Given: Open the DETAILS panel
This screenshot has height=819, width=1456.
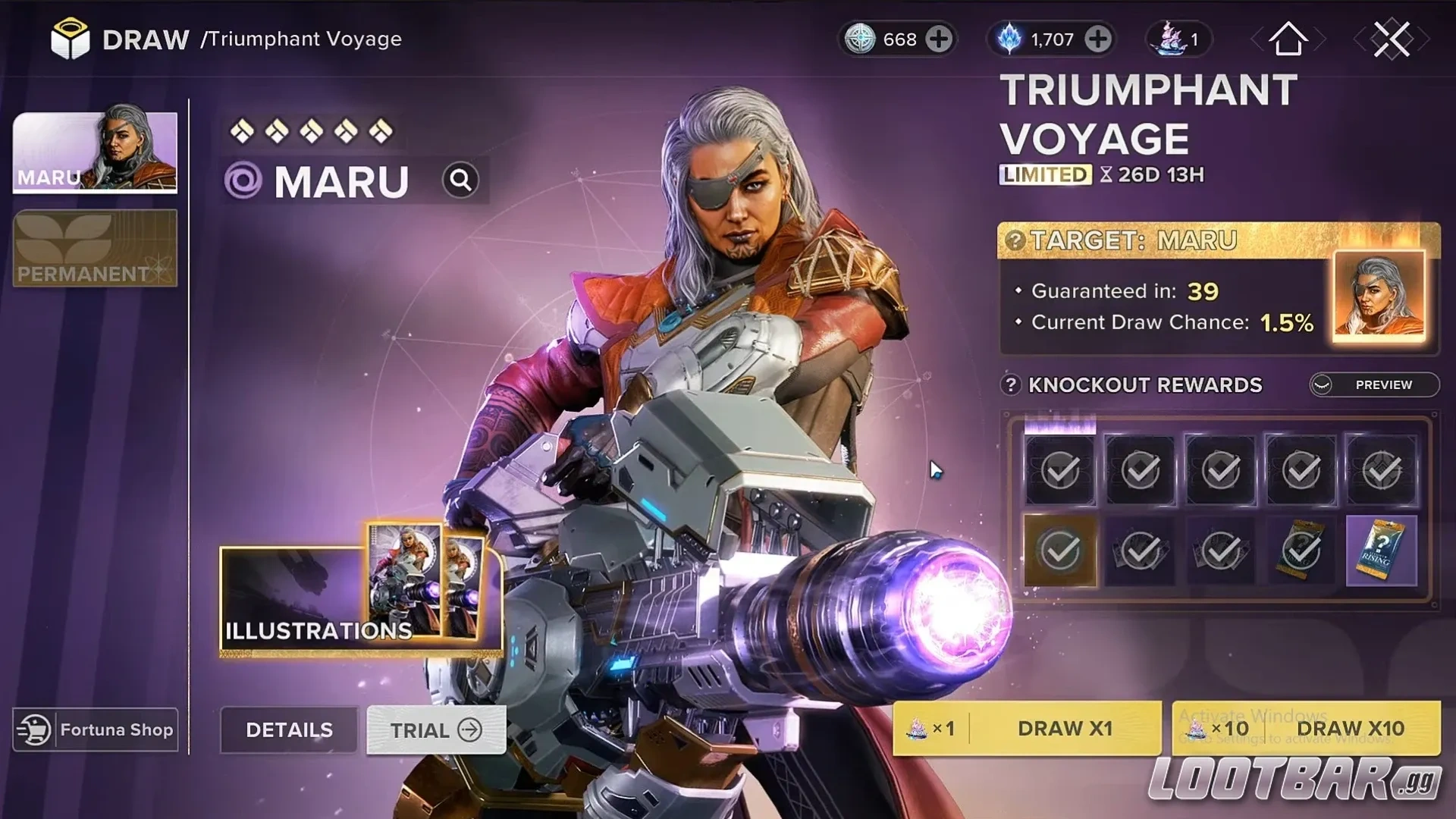Looking at the screenshot, I should click(x=289, y=730).
